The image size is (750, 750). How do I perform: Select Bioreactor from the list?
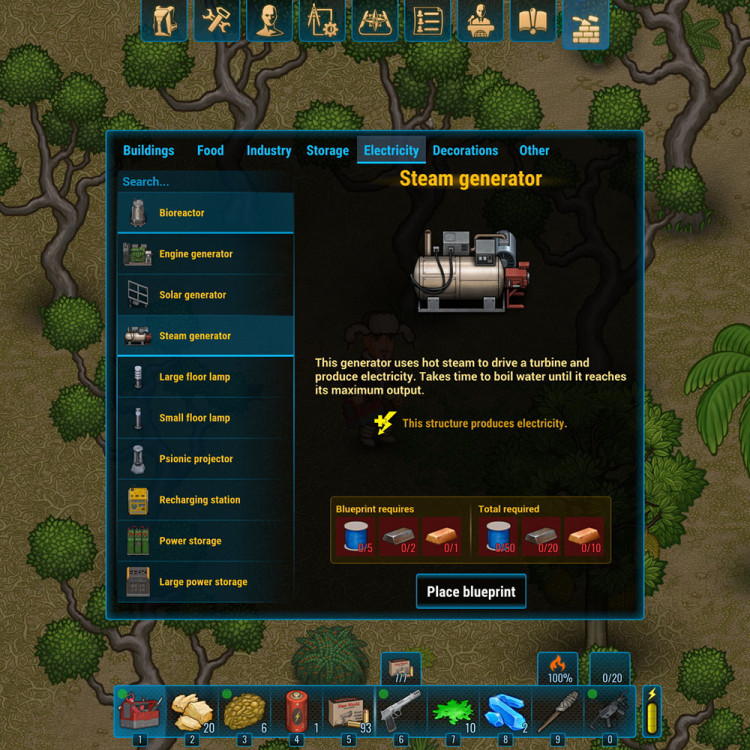pos(205,213)
